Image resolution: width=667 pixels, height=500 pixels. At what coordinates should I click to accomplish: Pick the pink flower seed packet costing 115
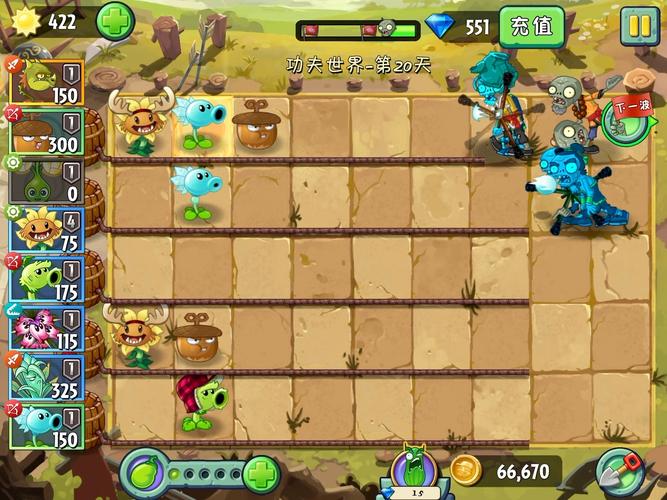(x=47, y=325)
